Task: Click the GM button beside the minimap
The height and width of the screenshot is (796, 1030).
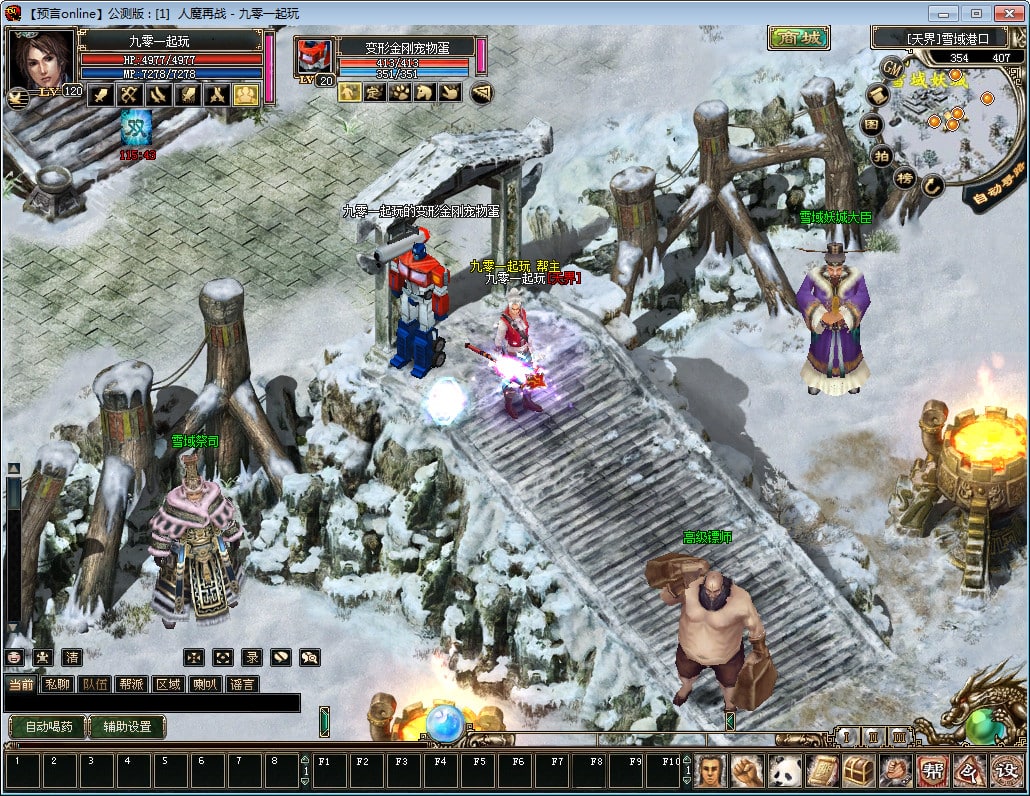Action: [891, 66]
